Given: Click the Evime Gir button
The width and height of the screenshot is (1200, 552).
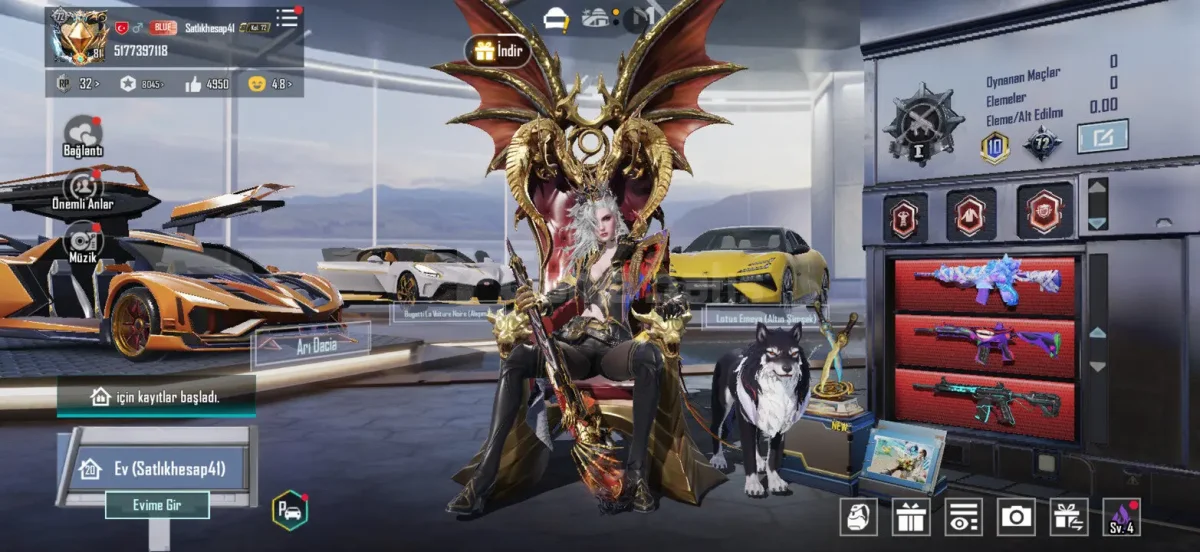Looking at the screenshot, I should coord(157,505).
